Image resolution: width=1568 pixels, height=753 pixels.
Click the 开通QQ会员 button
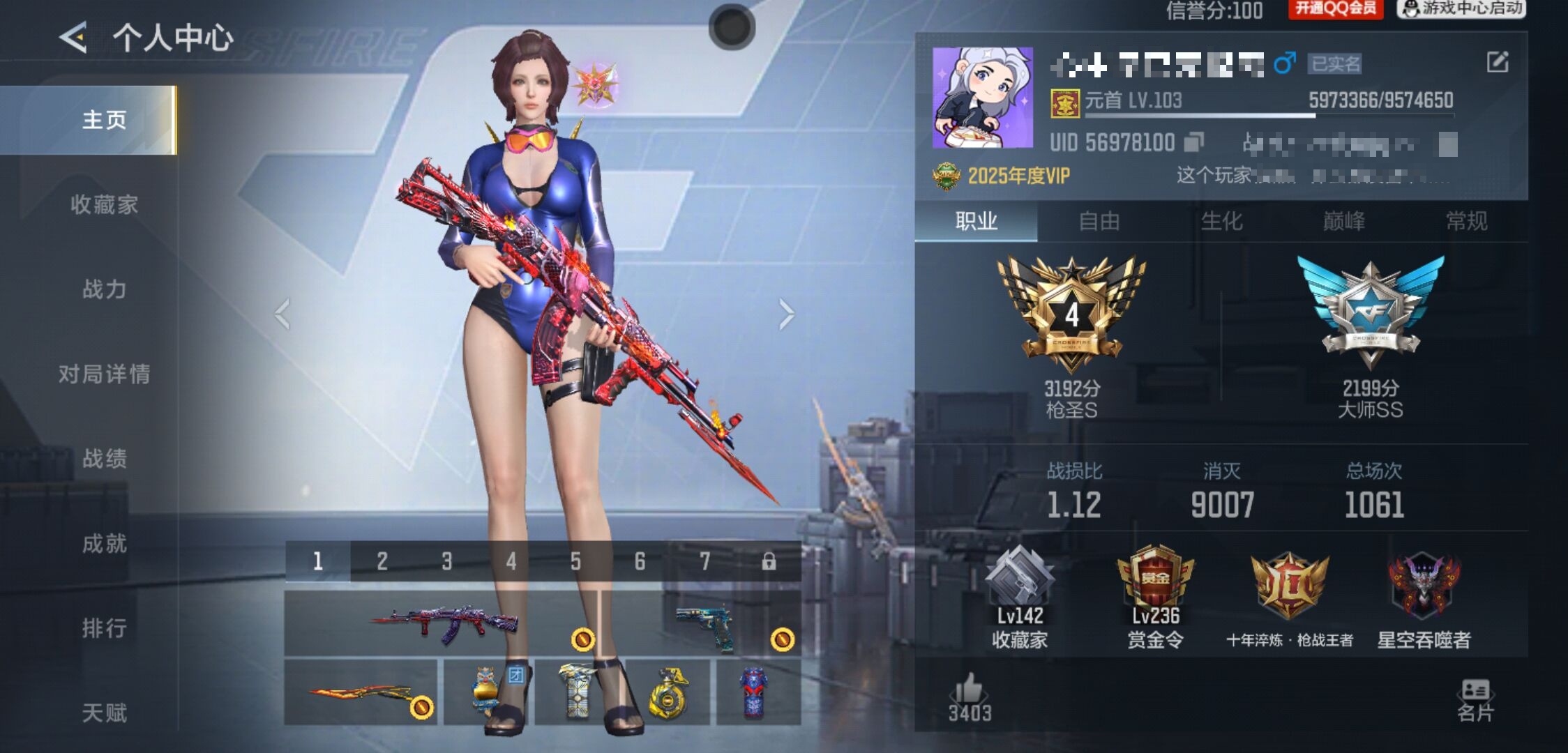coord(1335,9)
